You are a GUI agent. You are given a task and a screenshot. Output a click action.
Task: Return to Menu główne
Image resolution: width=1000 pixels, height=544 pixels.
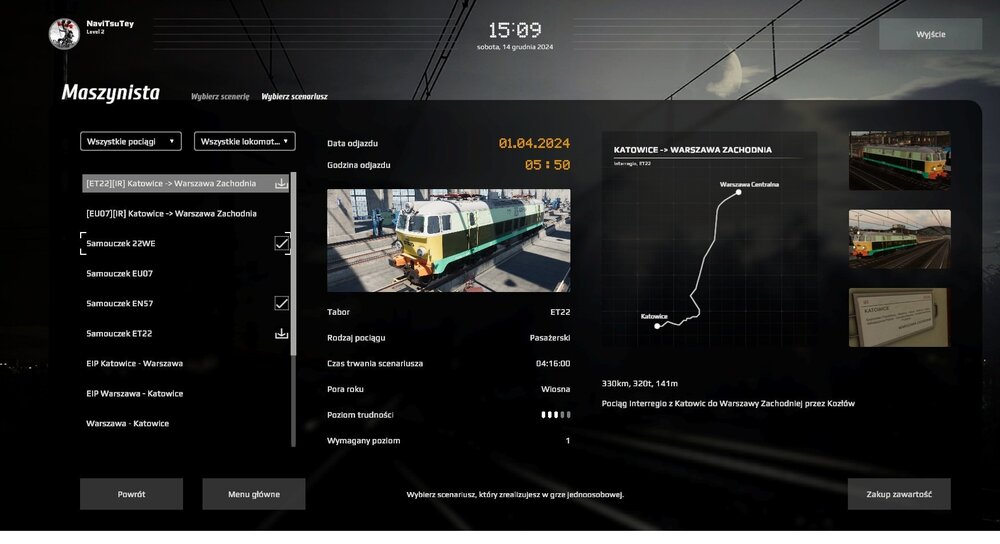(253, 494)
